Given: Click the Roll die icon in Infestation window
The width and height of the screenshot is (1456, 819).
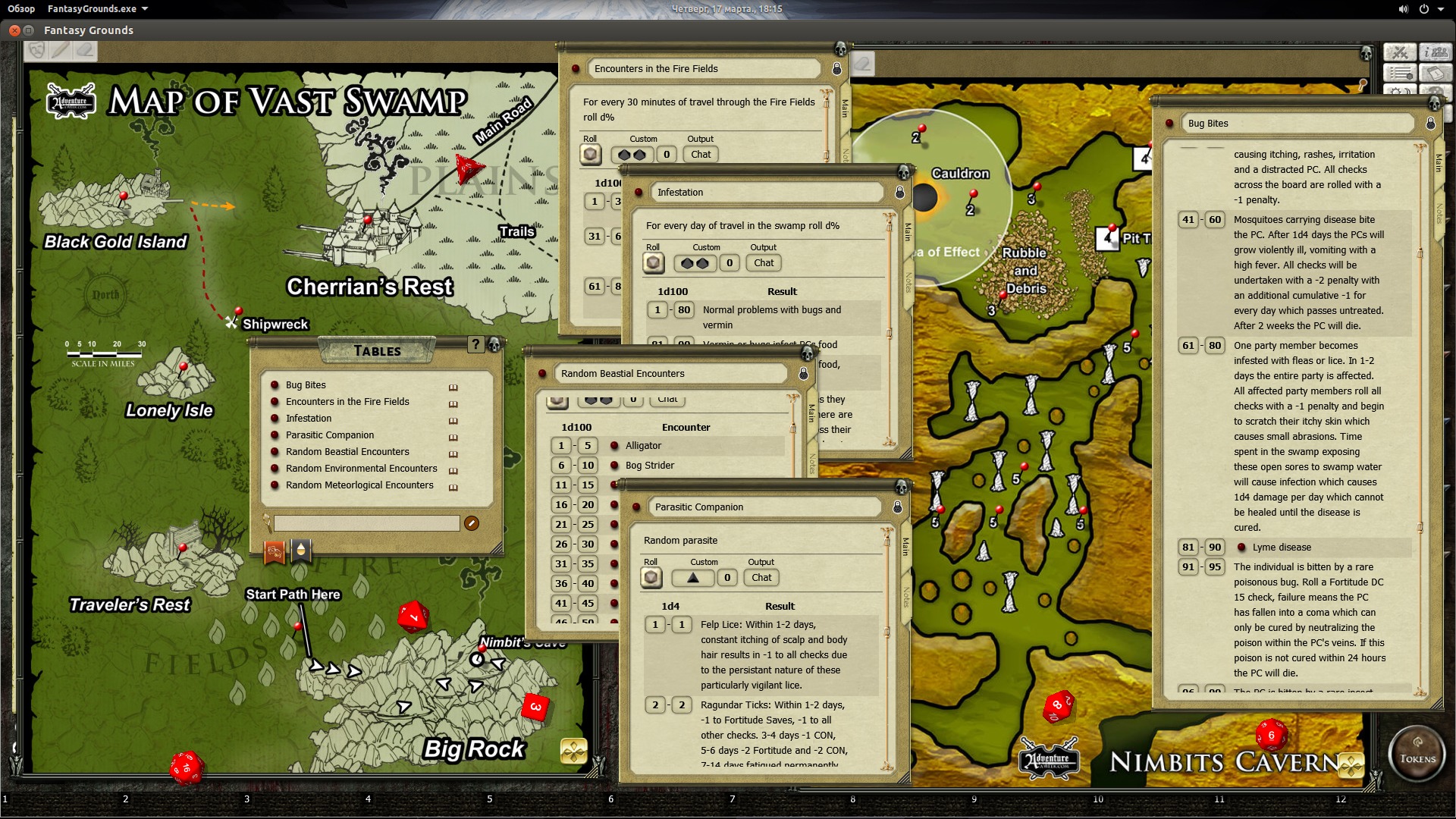Looking at the screenshot, I should [652, 262].
